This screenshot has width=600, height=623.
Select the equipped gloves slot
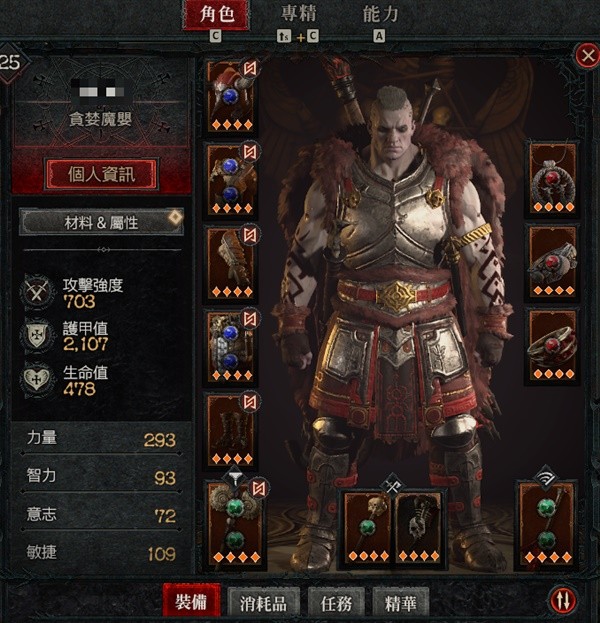(x=232, y=262)
